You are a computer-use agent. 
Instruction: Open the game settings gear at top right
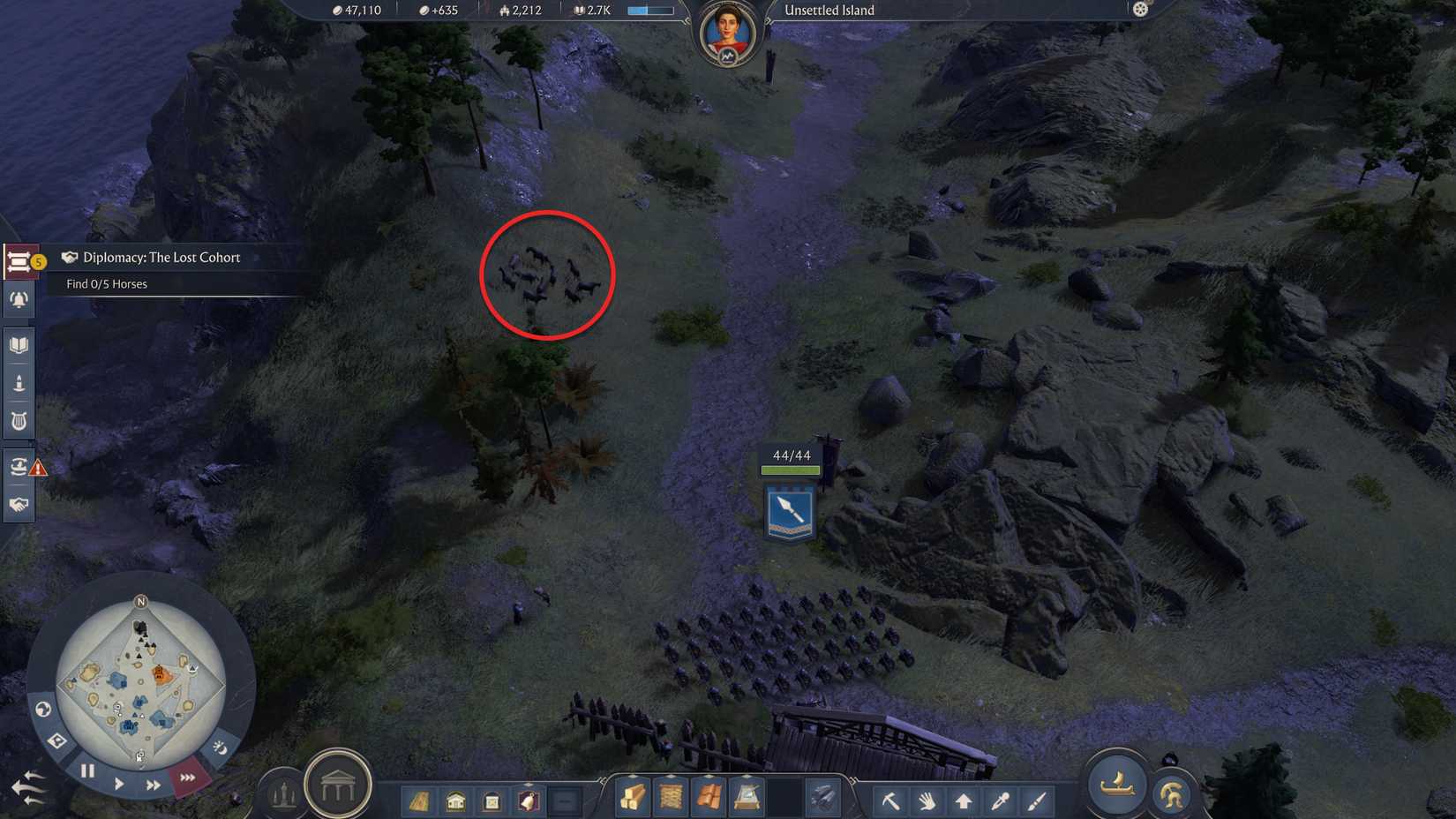tap(1142, 10)
